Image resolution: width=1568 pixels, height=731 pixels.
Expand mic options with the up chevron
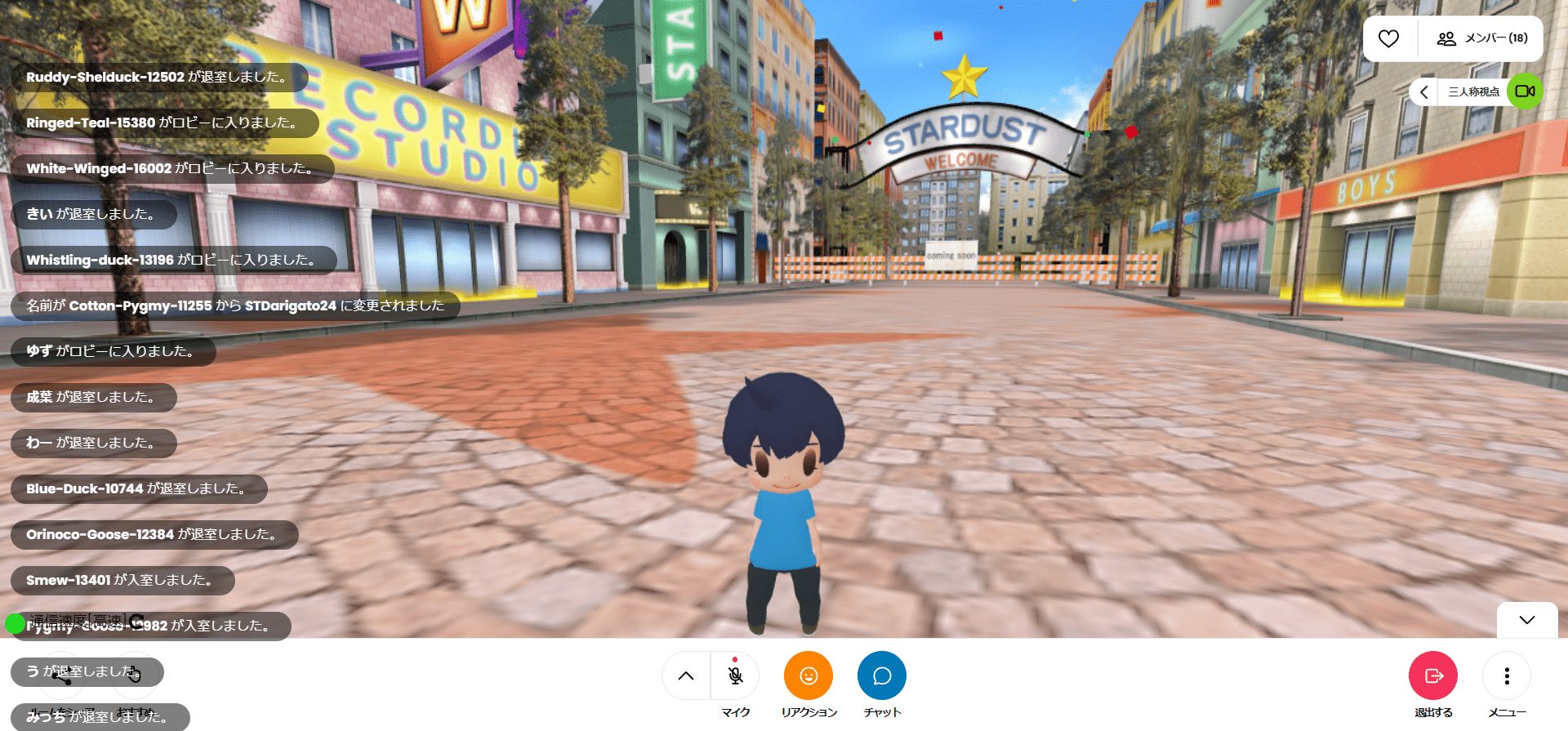click(686, 675)
